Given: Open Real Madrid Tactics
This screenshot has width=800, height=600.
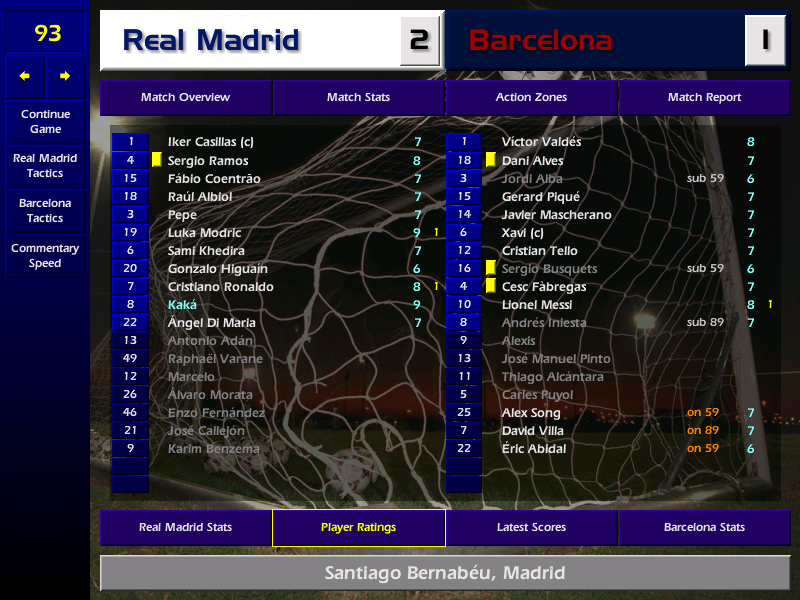Looking at the screenshot, I should [x=45, y=166].
